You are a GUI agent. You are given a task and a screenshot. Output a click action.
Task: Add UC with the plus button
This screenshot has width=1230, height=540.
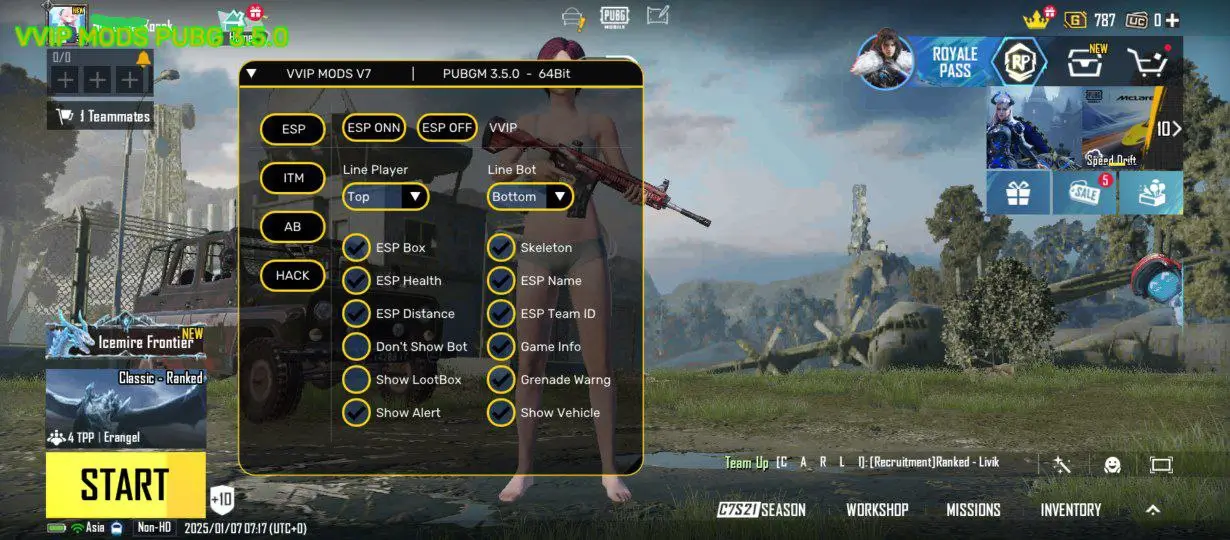pyautogui.click(x=1172, y=20)
